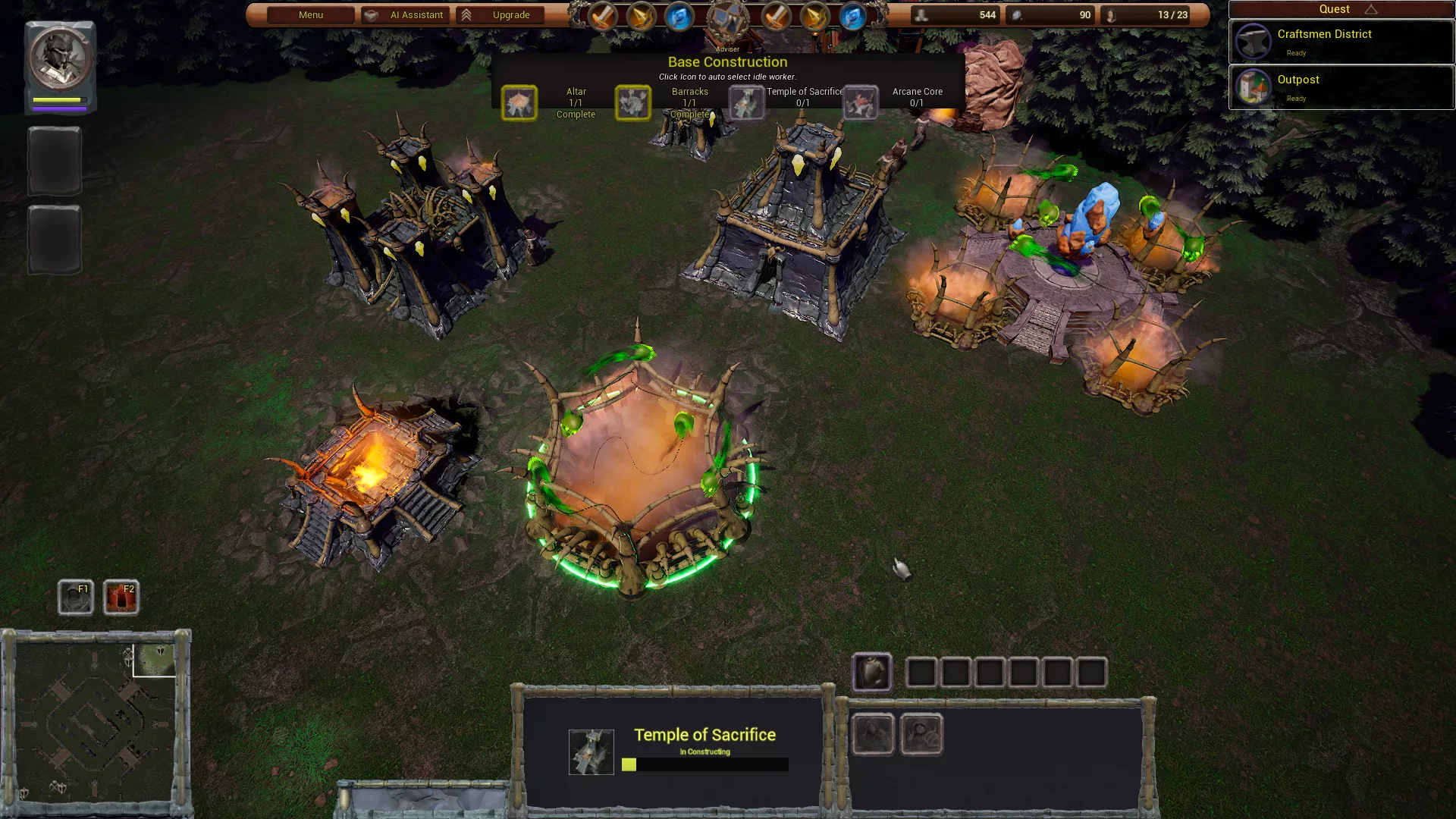Choose the Temple of Sacrifice build icon

pos(746,103)
